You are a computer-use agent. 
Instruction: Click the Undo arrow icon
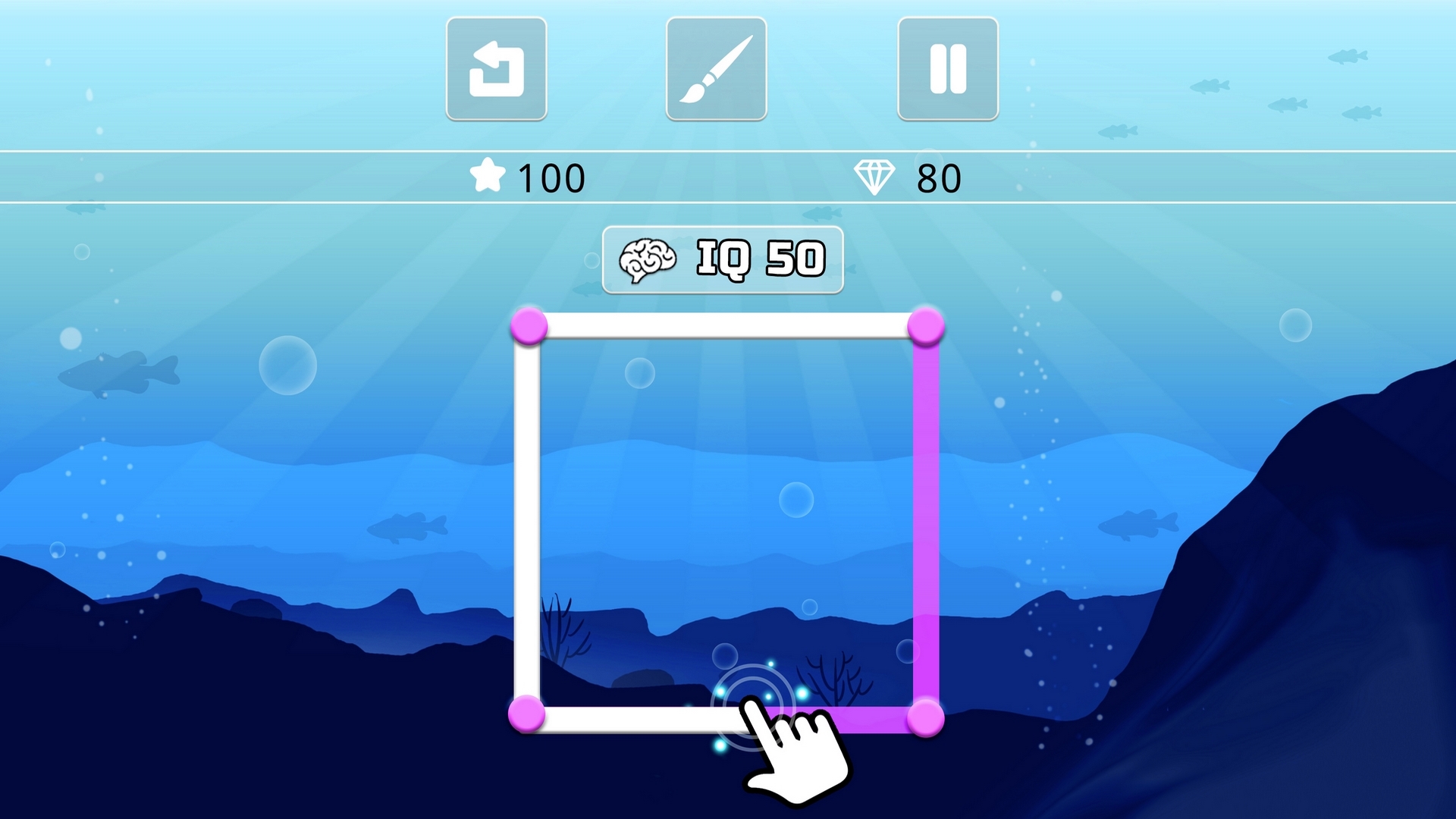(x=497, y=68)
